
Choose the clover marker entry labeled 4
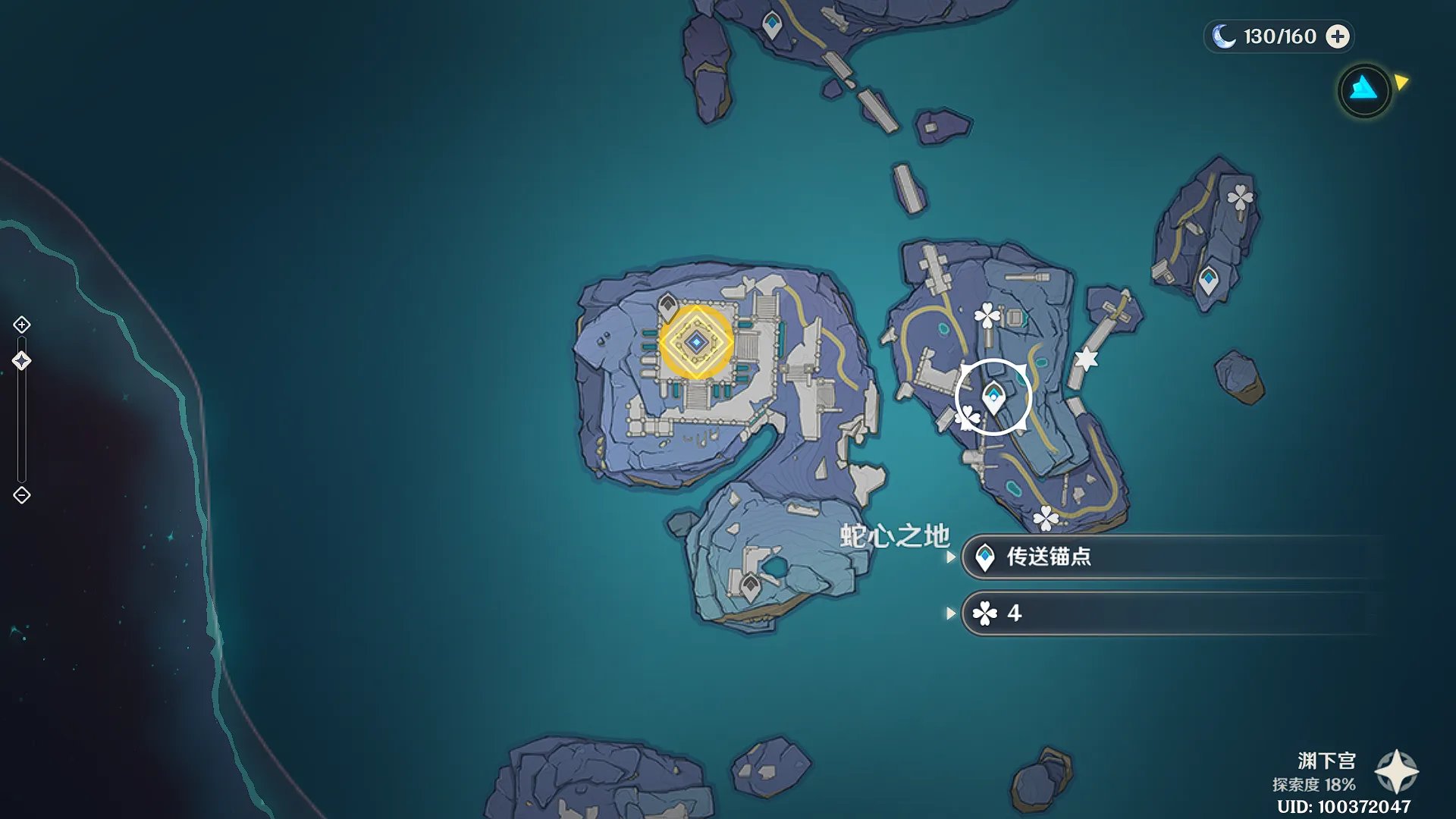point(1168,613)
